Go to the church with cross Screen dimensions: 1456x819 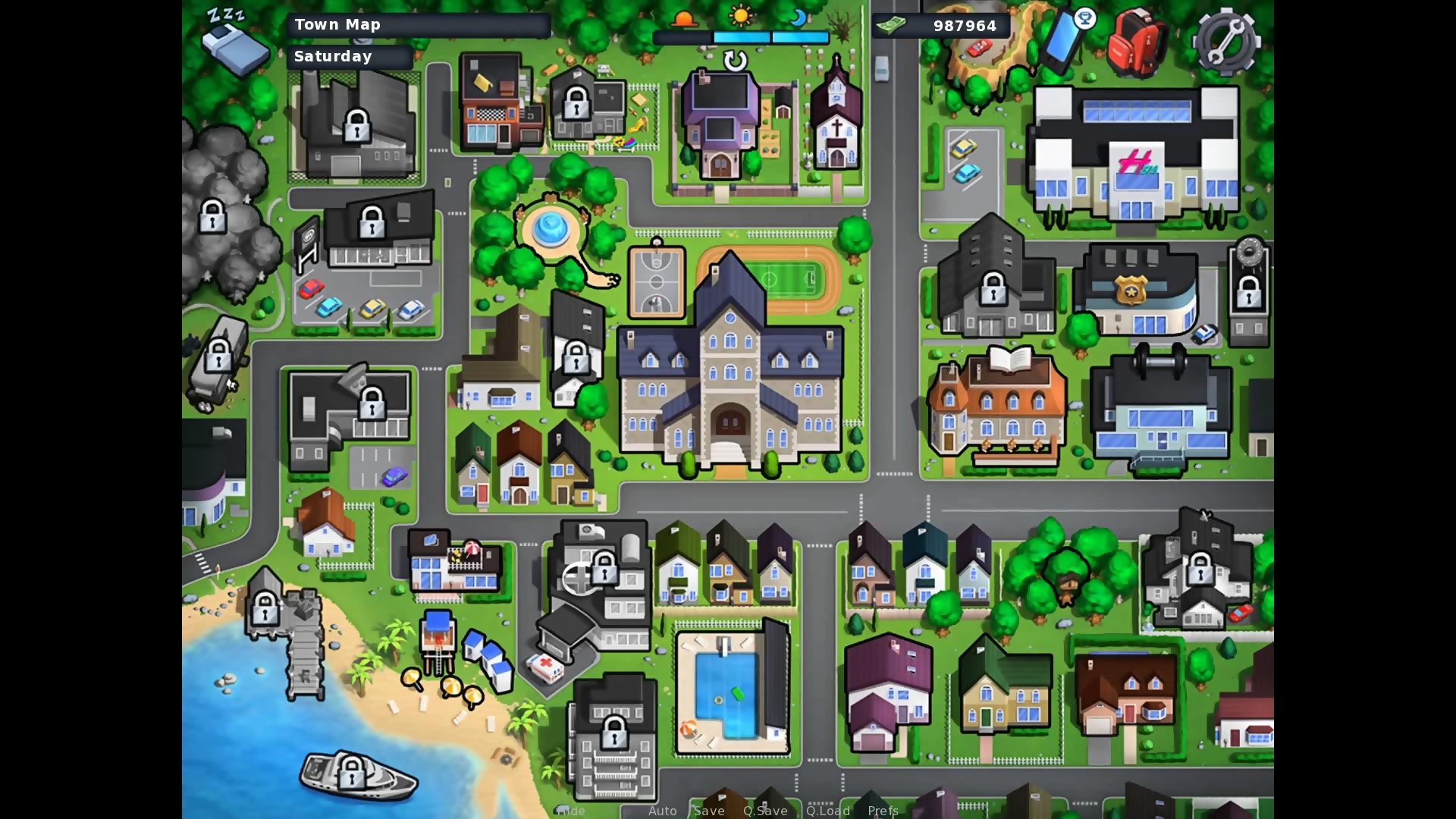(836, 121)
